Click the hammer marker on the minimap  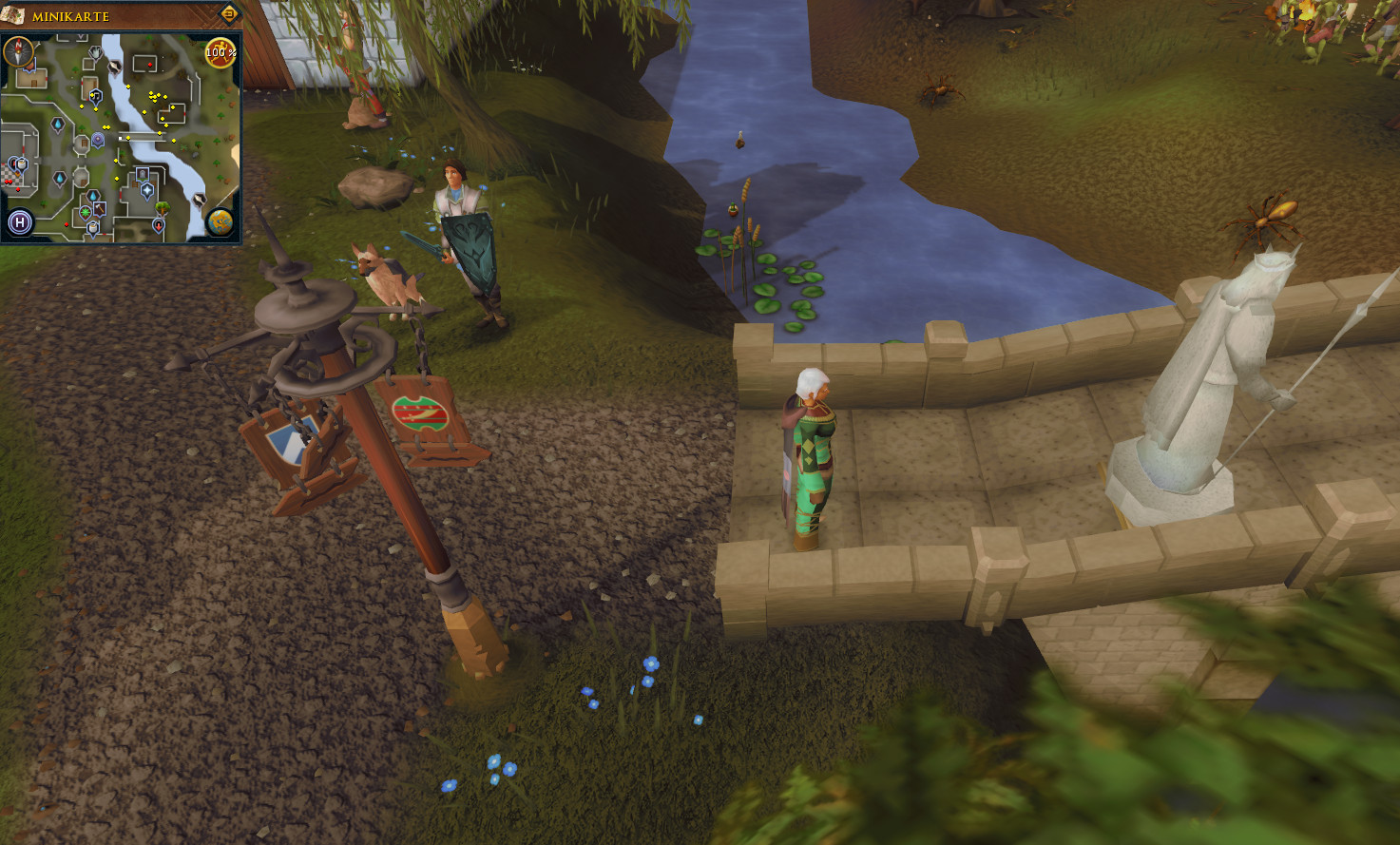coord(100,209)
